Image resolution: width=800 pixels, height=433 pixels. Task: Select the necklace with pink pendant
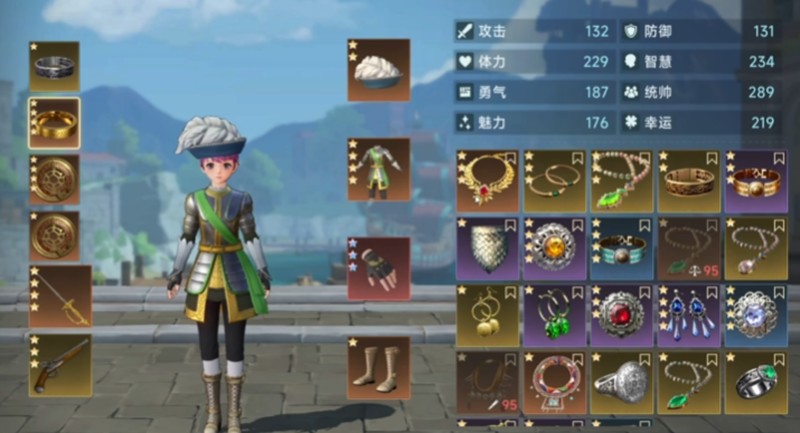[x=755, y=248]
